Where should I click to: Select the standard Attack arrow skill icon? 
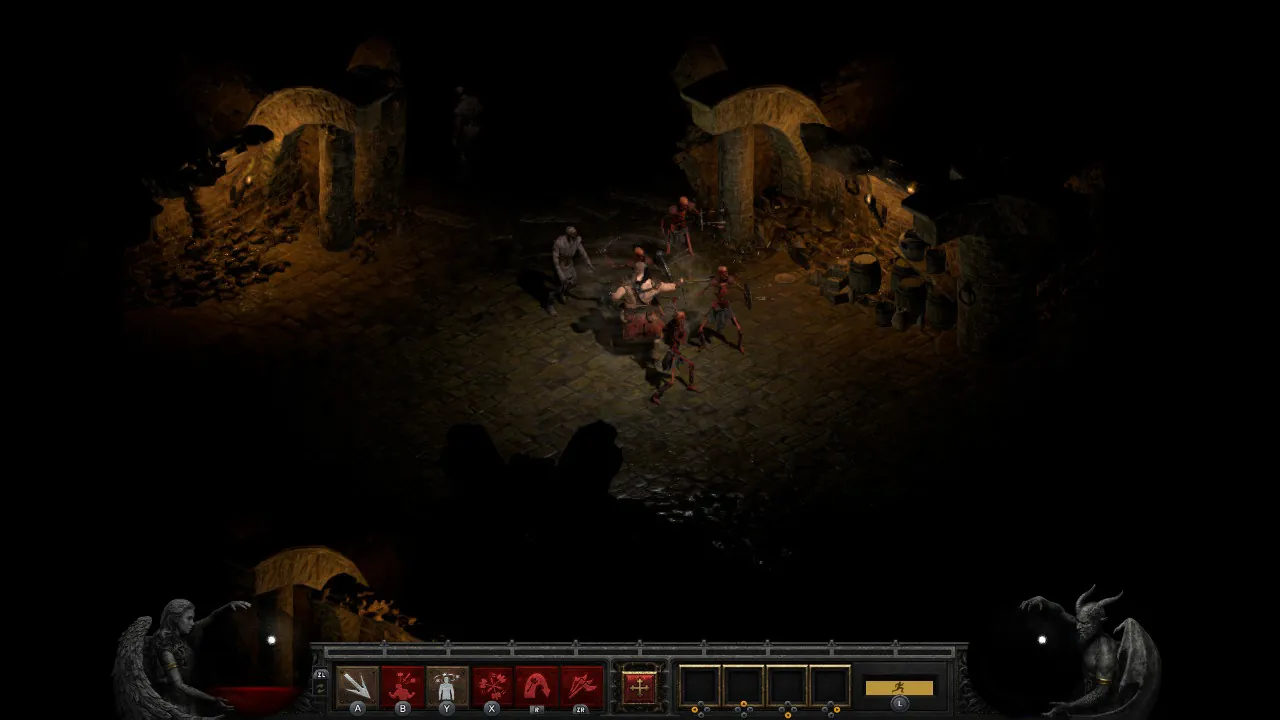[x=356, y=685]
